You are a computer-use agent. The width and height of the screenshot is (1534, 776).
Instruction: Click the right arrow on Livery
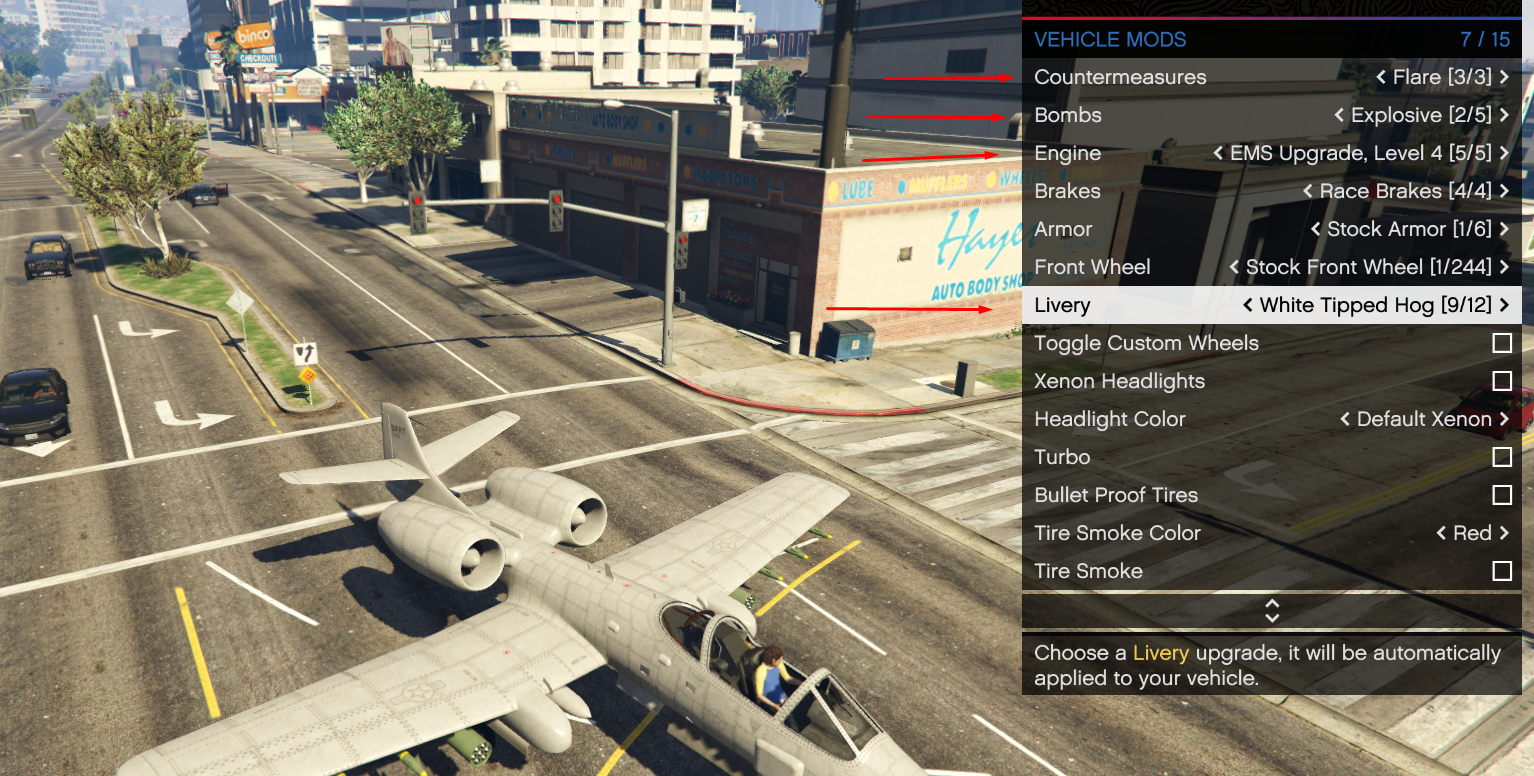point(1504,305)
